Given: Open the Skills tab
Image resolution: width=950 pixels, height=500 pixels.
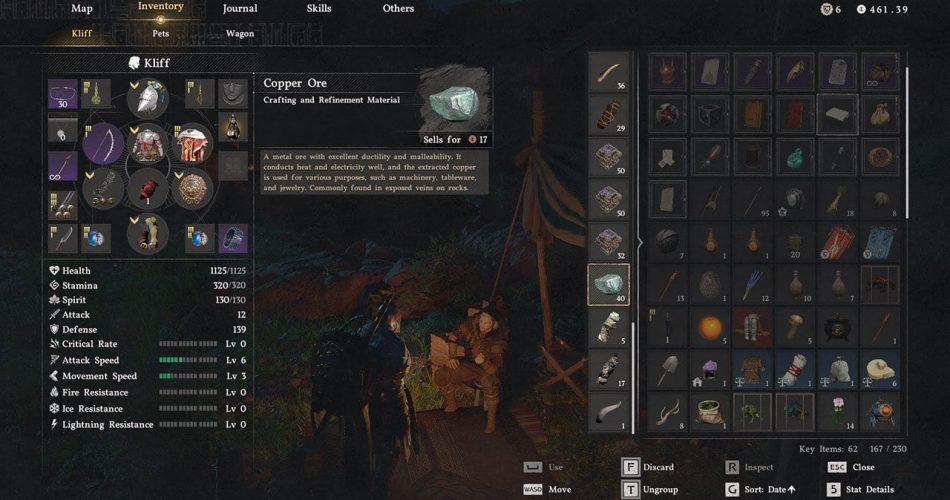Looking at the screenshot, I should (x=319, y=8).
